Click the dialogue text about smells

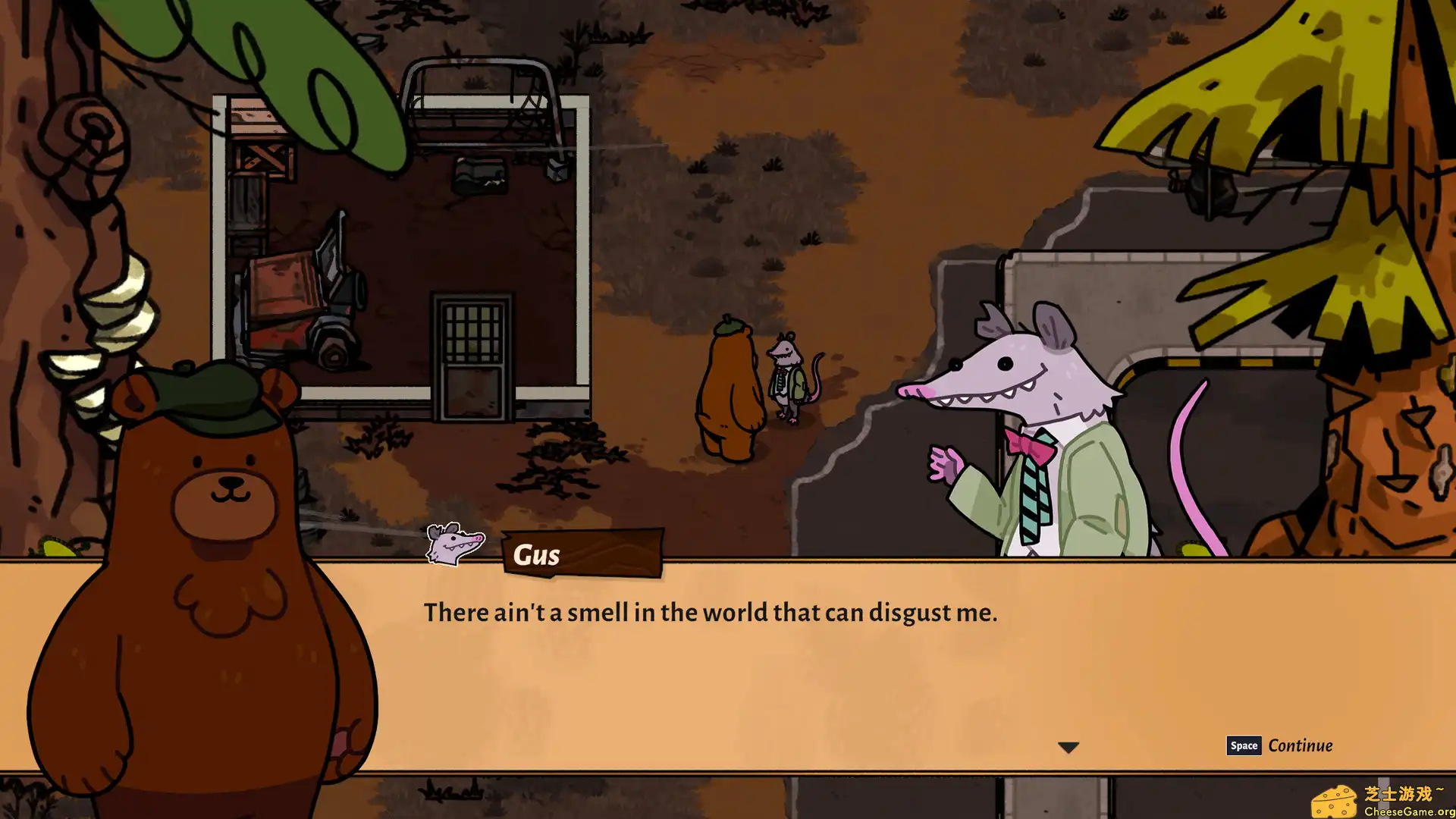tap(711, 612)
